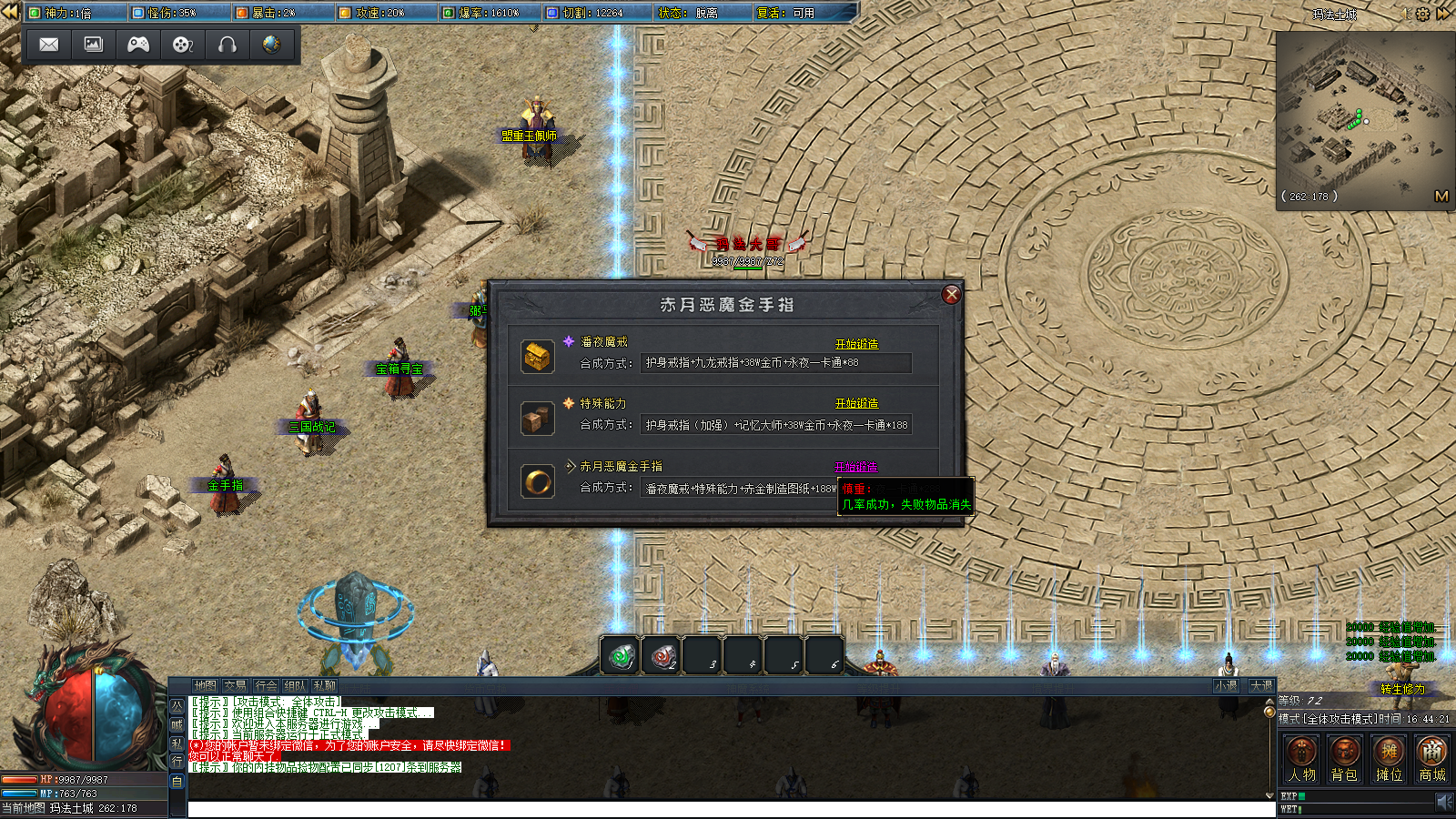Start forging 潘夜魔戒 via 开始锻造

click(856, 344)
